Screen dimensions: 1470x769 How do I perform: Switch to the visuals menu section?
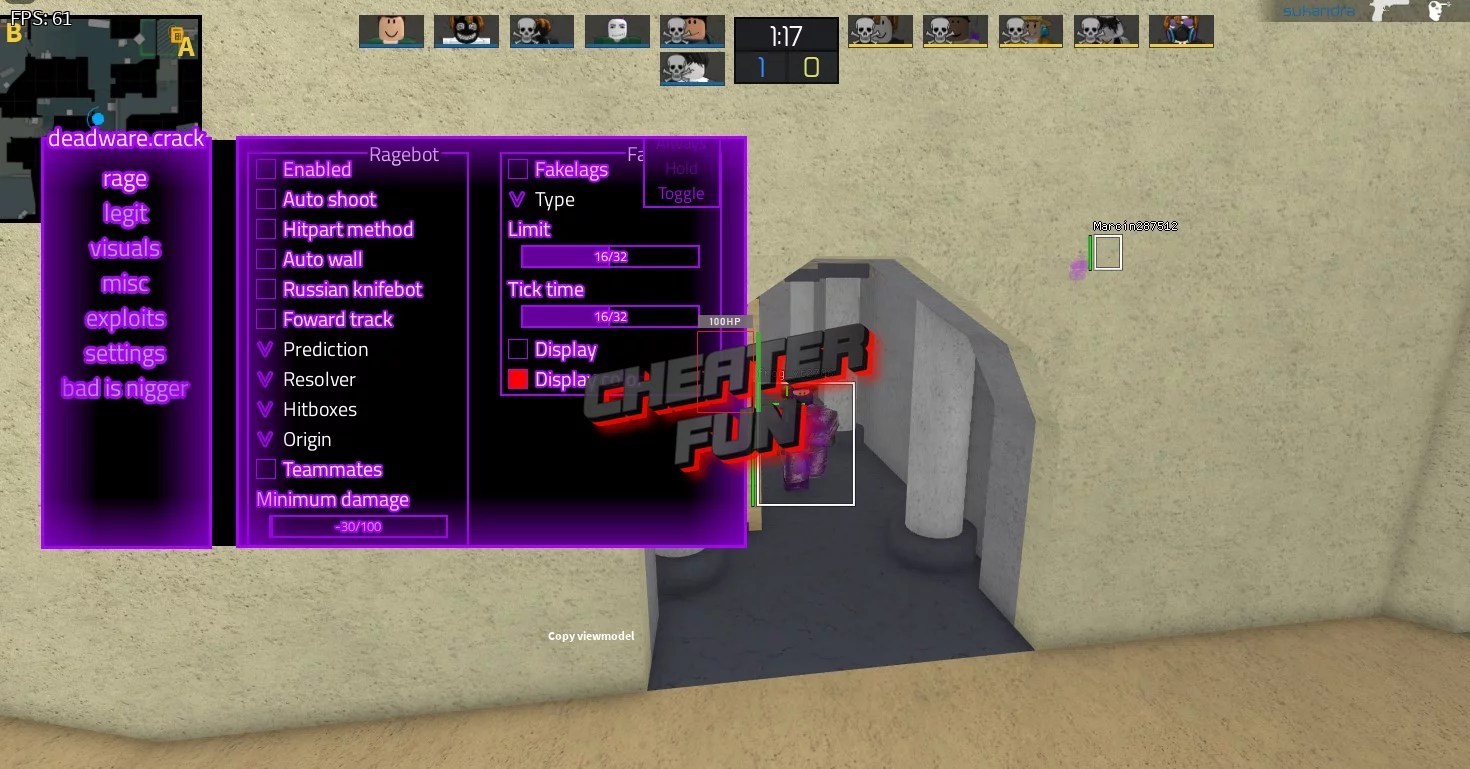[x=124, y=248]
